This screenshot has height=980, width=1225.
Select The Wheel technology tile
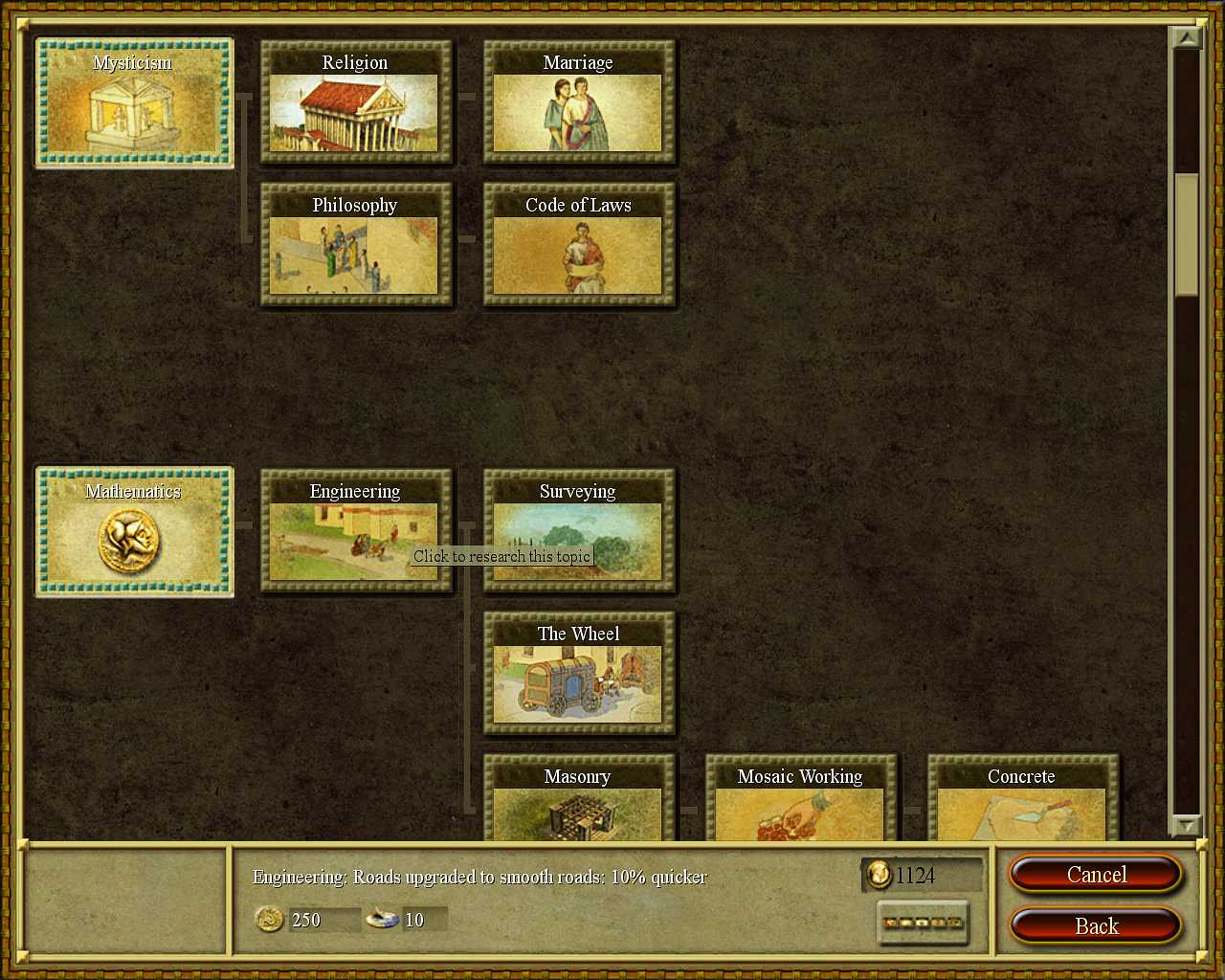pos(578,675)
